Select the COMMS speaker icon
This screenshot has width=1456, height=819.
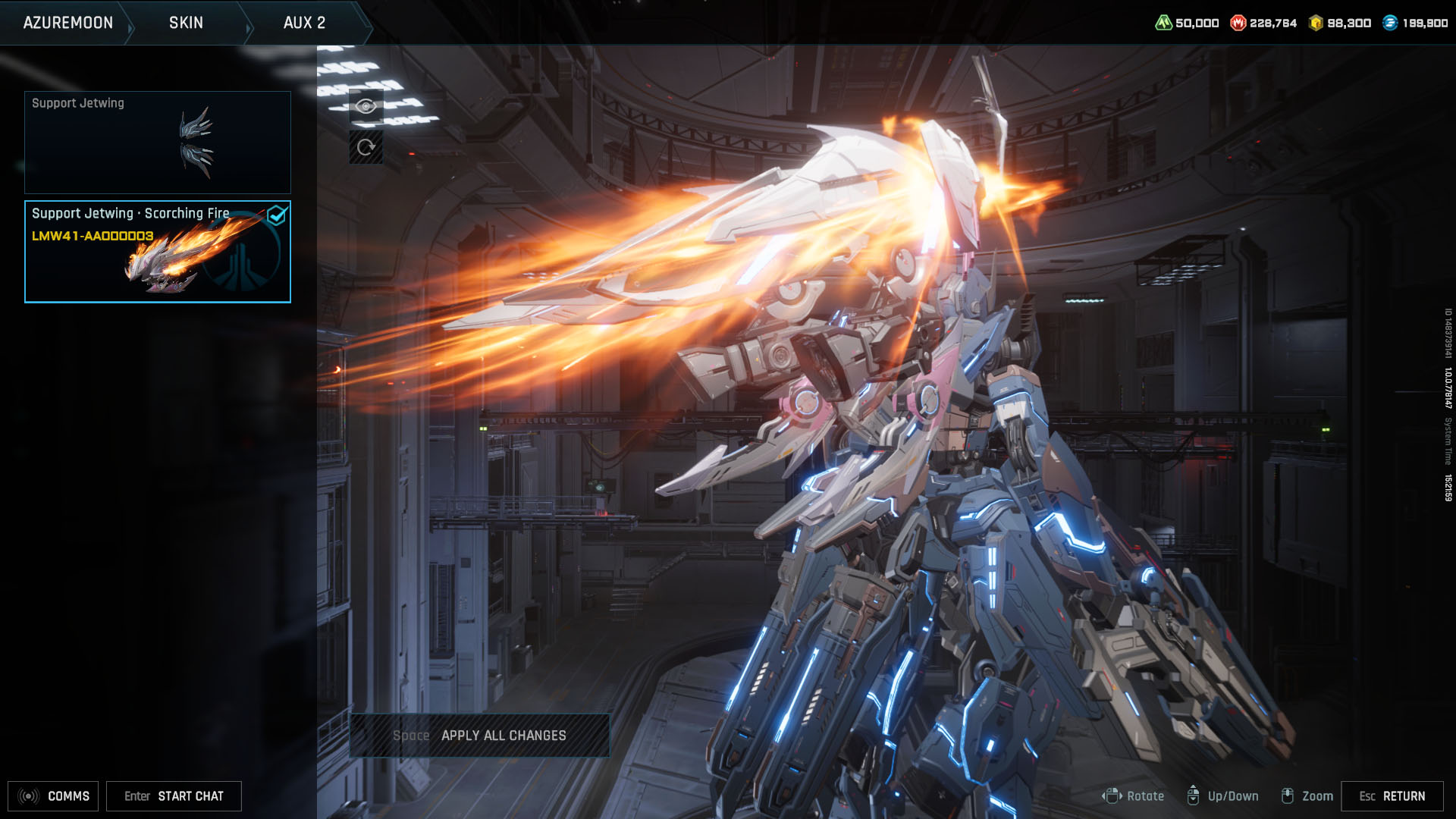pos(27,796)
